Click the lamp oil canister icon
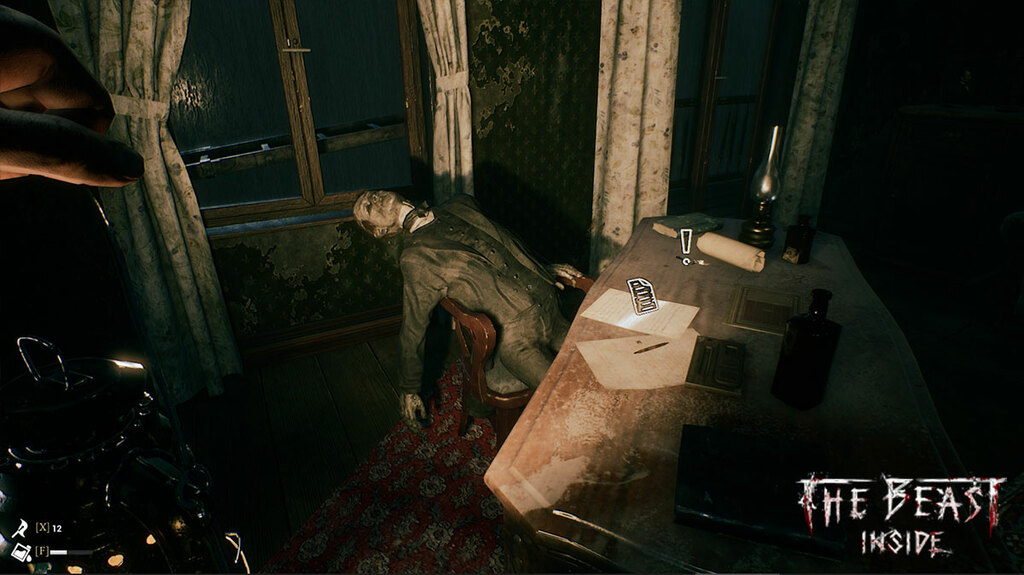 point(20,551)
